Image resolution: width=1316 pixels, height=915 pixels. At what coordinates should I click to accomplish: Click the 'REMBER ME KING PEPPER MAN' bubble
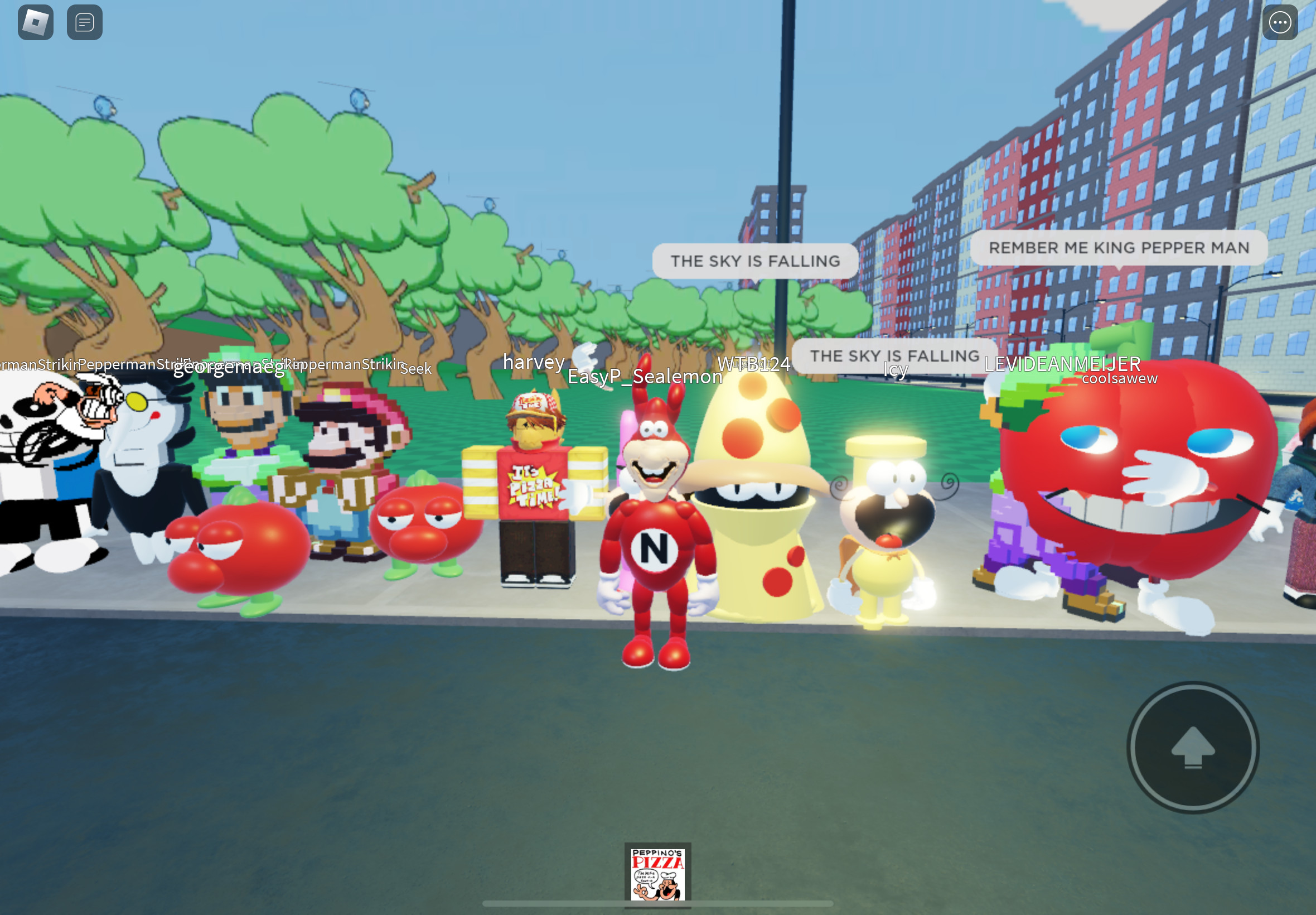tap(1119, 248)
